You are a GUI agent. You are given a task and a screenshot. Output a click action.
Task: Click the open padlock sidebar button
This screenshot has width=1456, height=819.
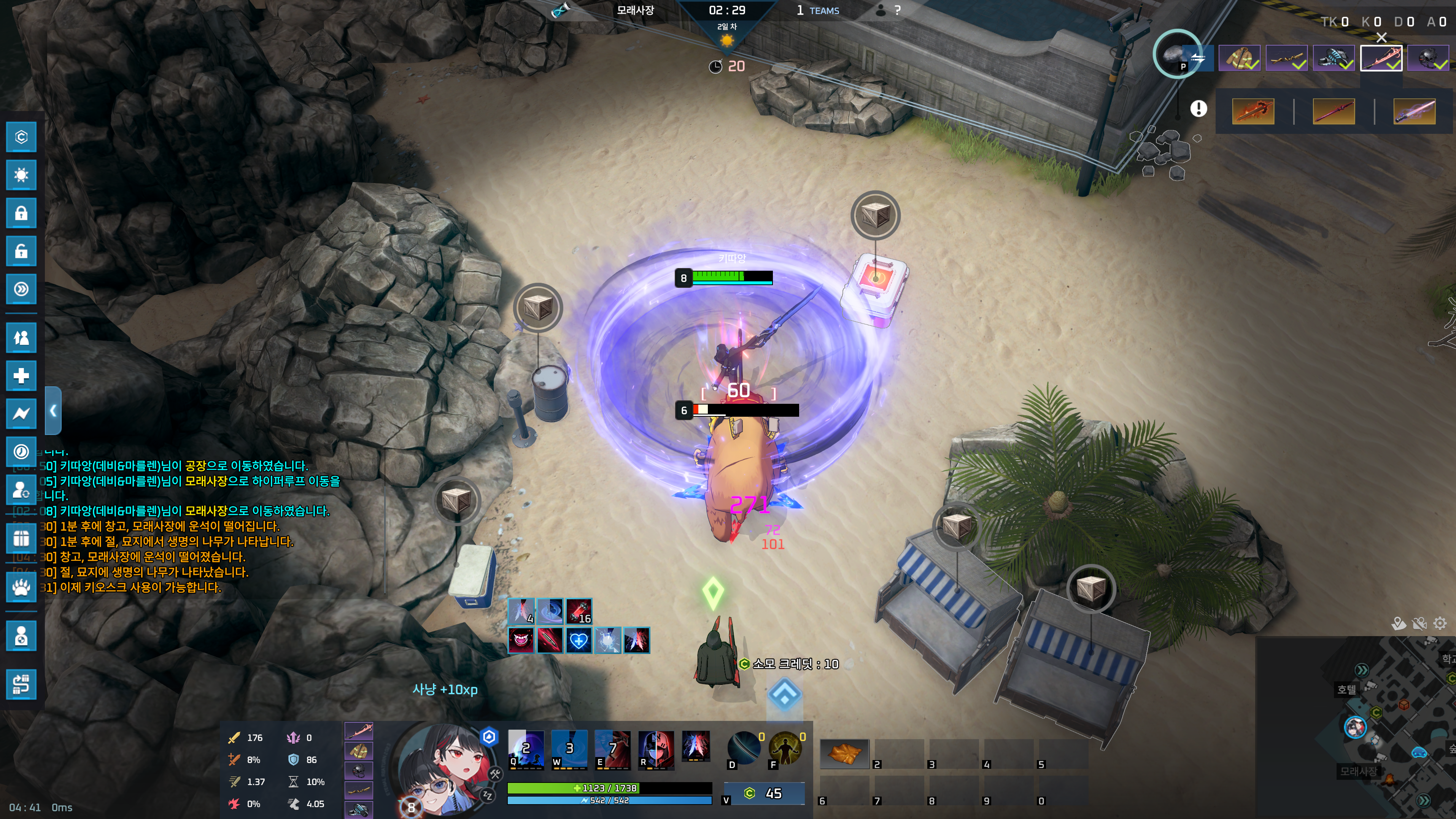(x=21, y=251)
